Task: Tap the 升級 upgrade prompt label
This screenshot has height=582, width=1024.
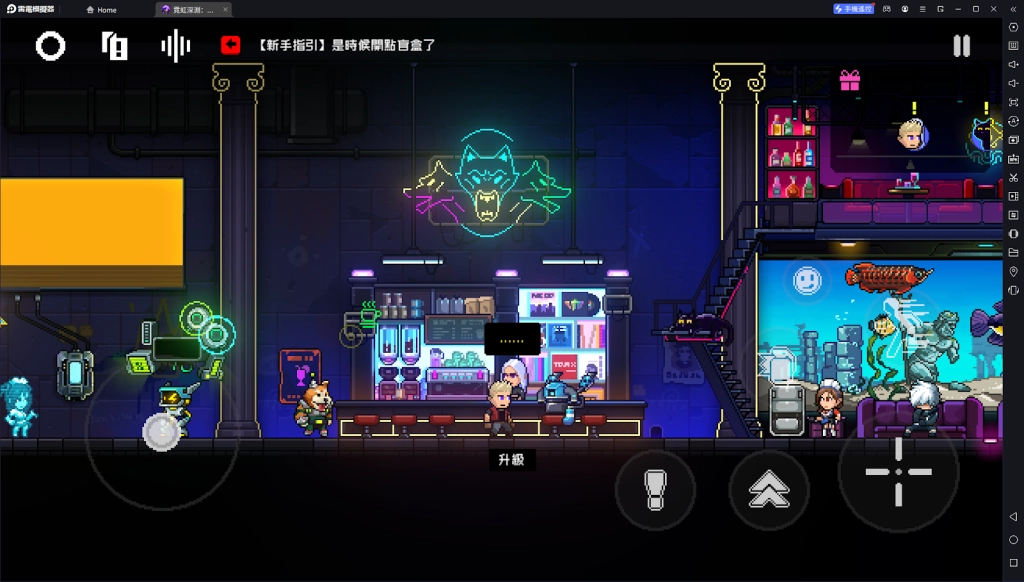Action: pos(512,460)
